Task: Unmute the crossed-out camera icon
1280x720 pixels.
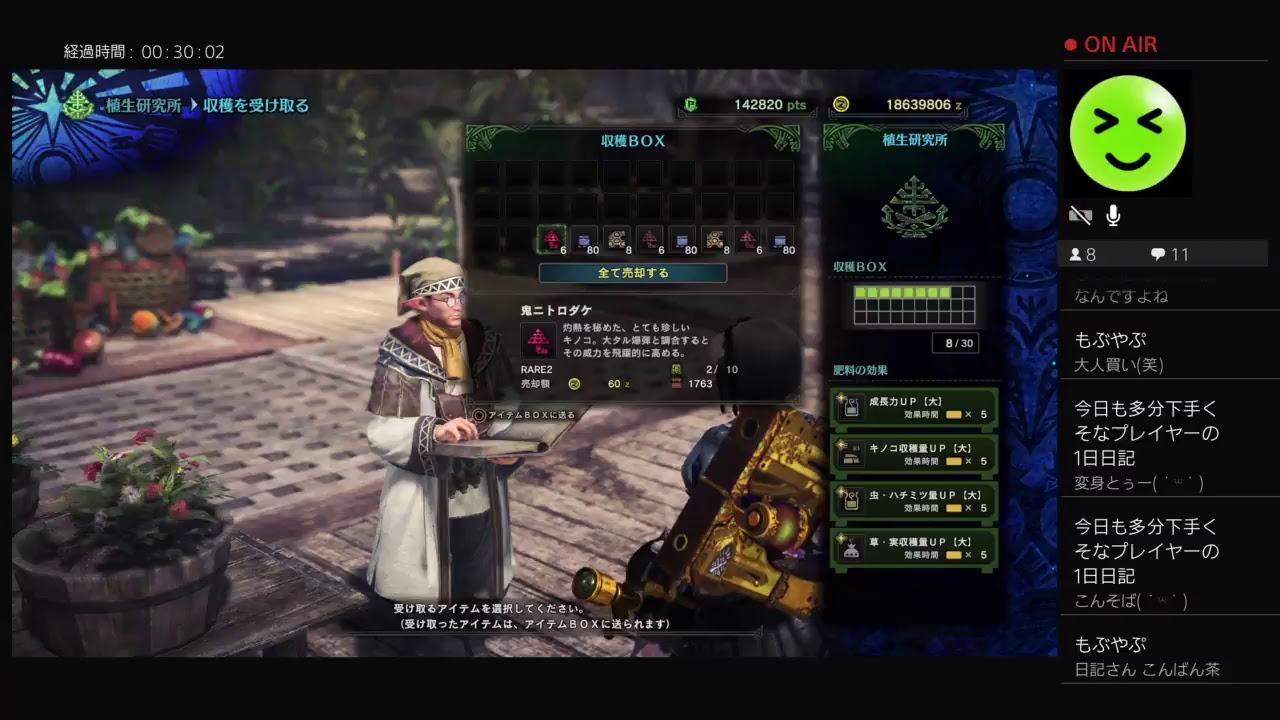Action: point(1081,215)
